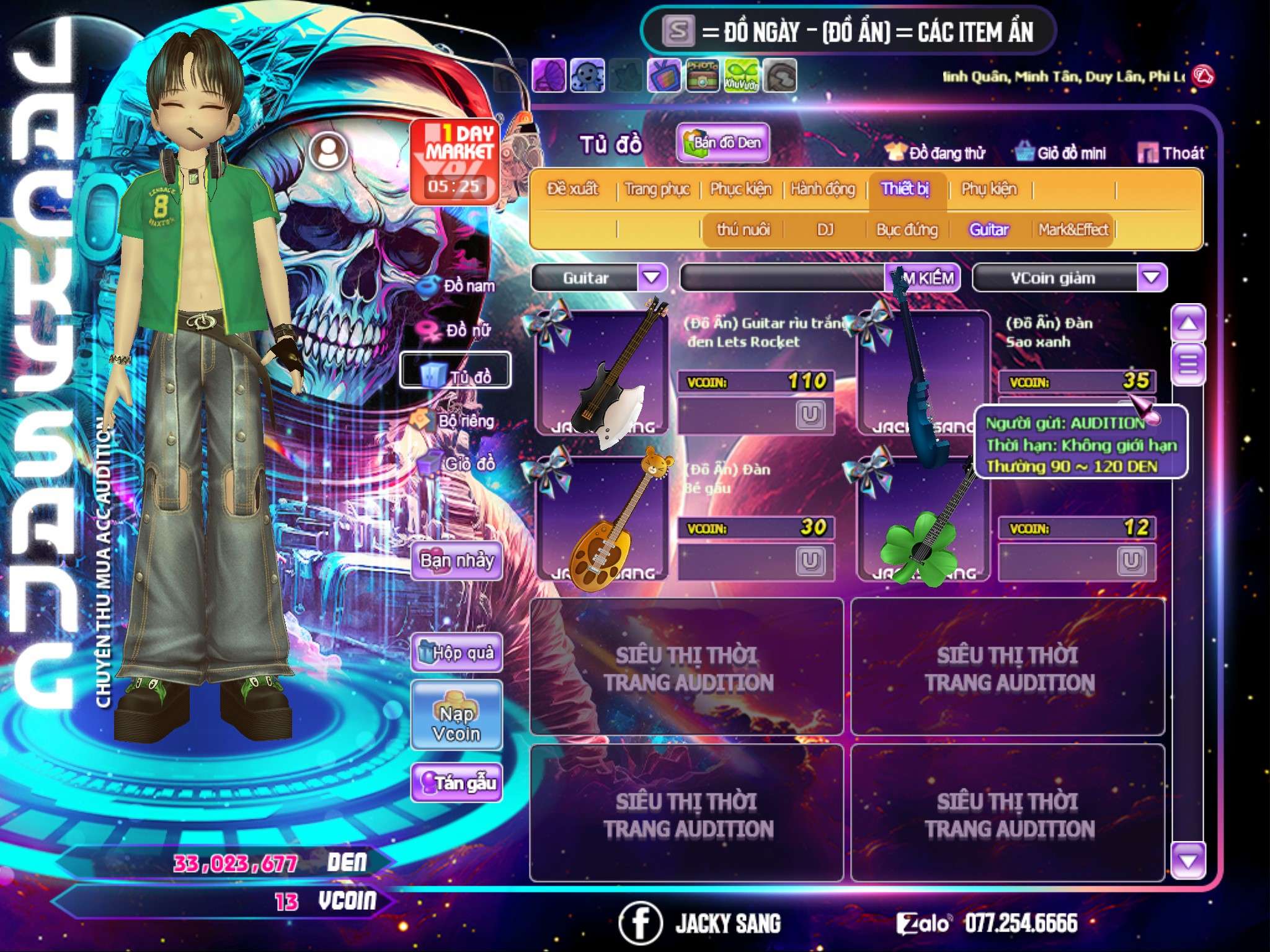The width and height of the screenshot is (1270, 952).
Task: Open Giỏ đồ mini cart
Action: point(1062,153)
